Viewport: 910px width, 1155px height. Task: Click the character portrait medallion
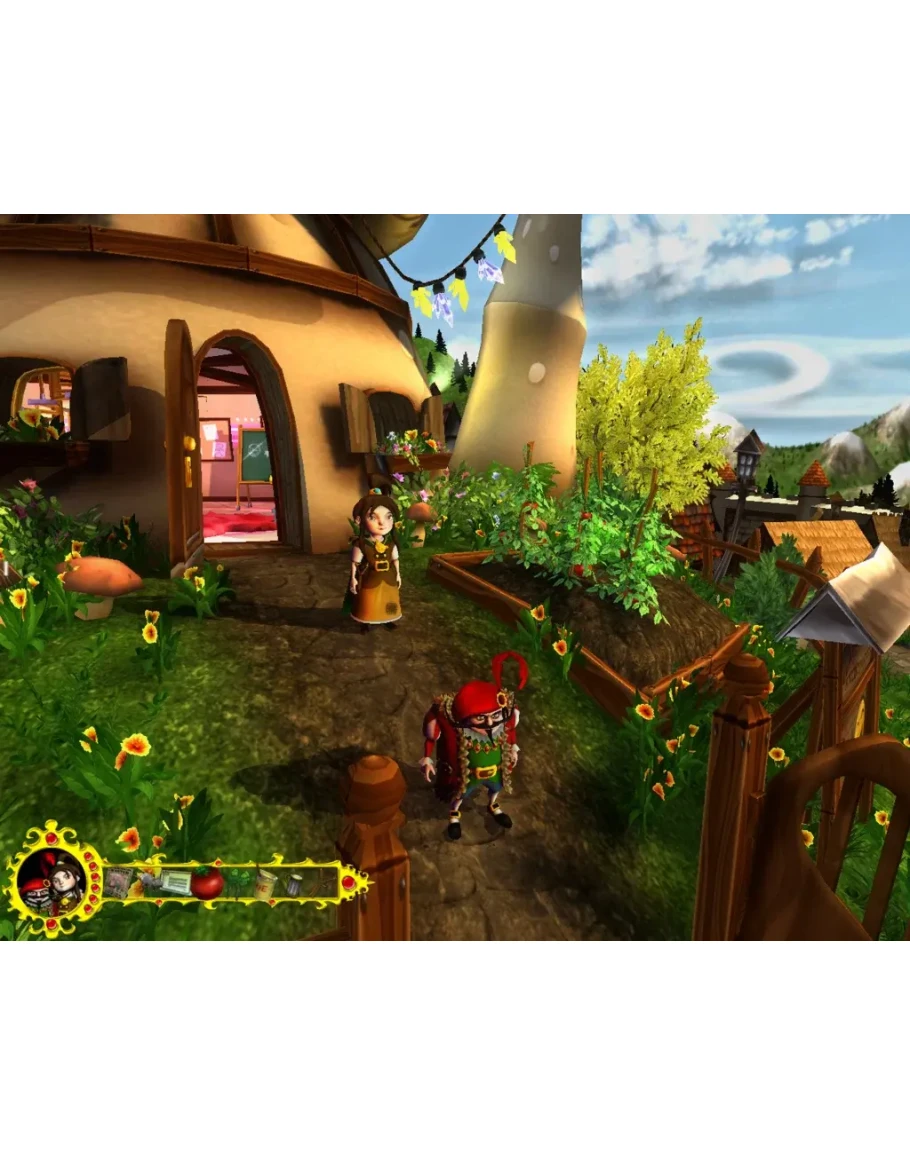click(50, 881)
